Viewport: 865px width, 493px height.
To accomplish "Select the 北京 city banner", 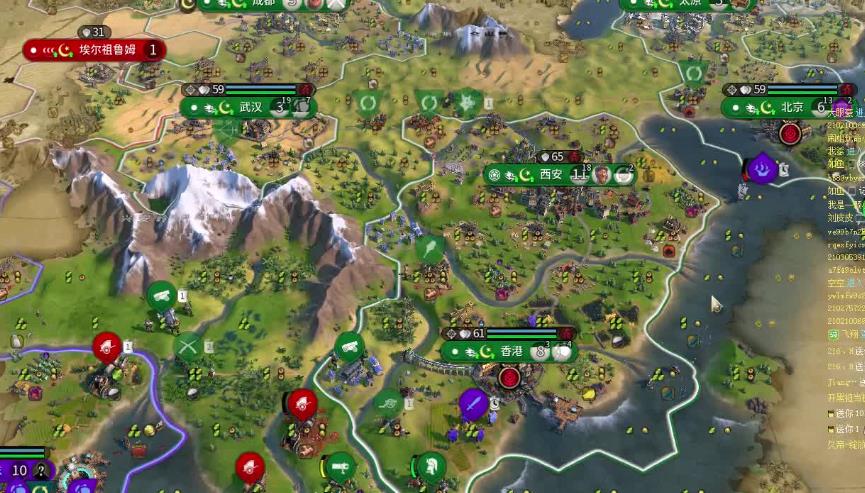I will click(792, 107).
